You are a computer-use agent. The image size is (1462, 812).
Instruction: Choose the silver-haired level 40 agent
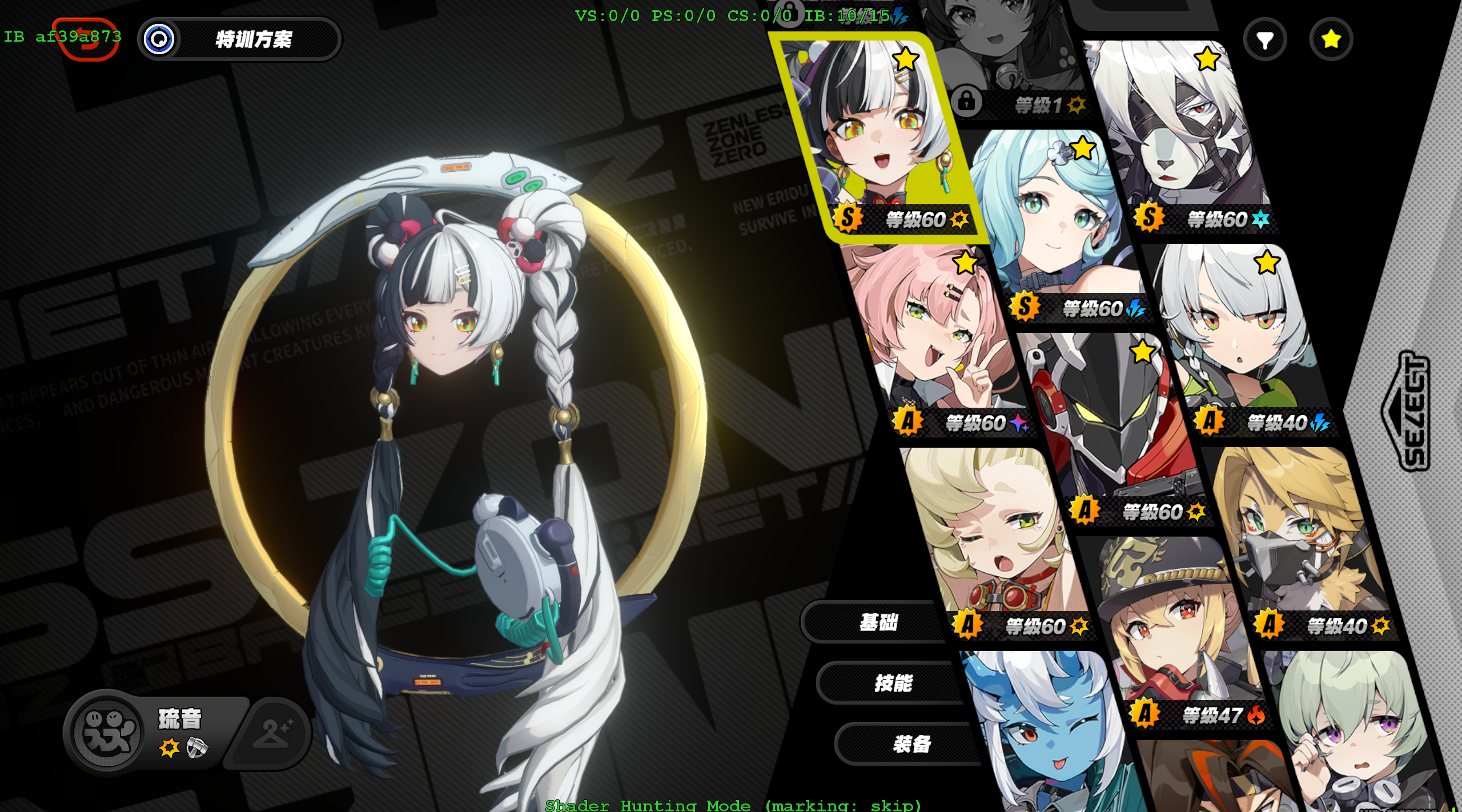(x=1239, y=337)
